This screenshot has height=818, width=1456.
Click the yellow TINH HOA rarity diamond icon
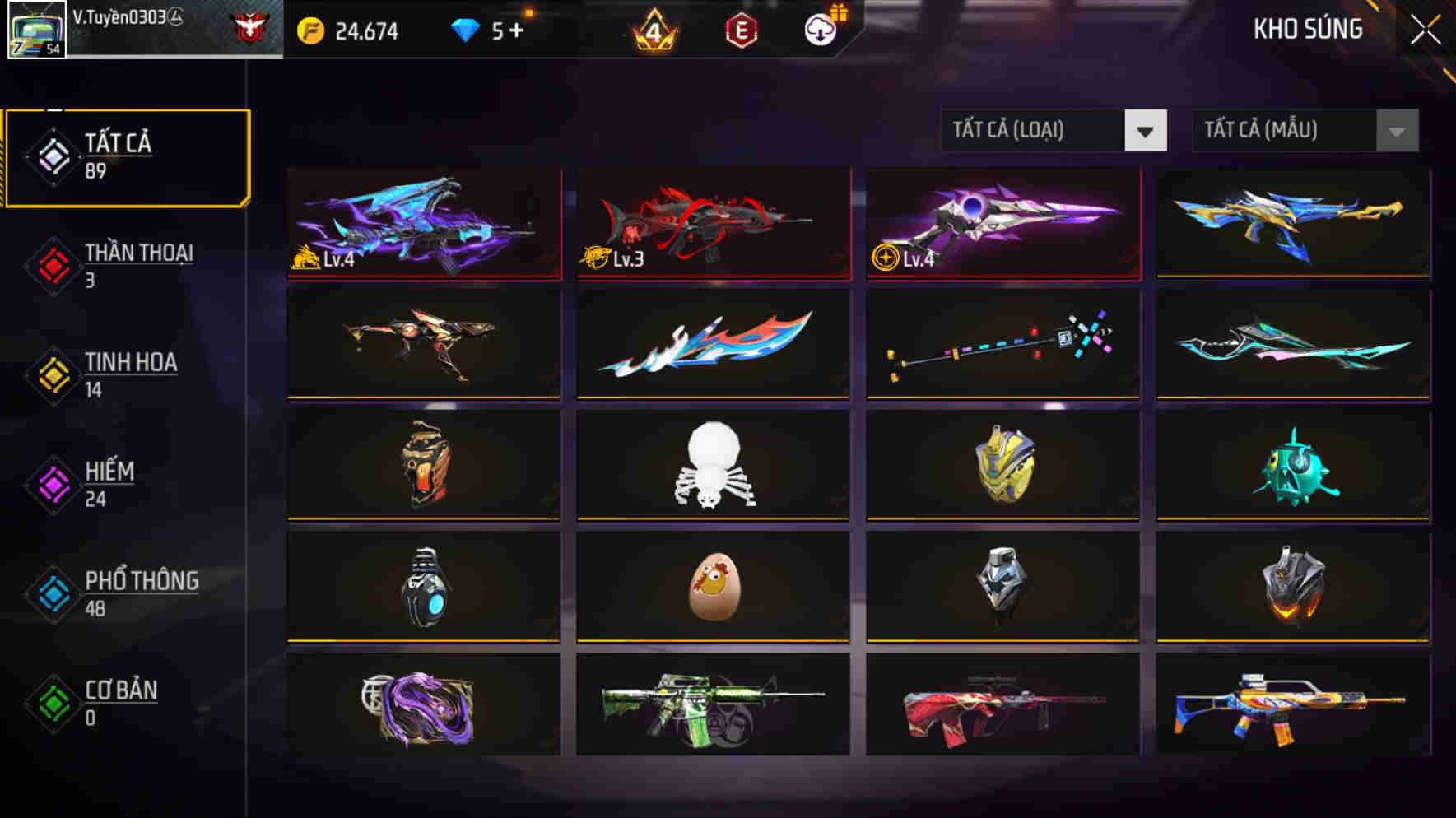coord(51,373)
